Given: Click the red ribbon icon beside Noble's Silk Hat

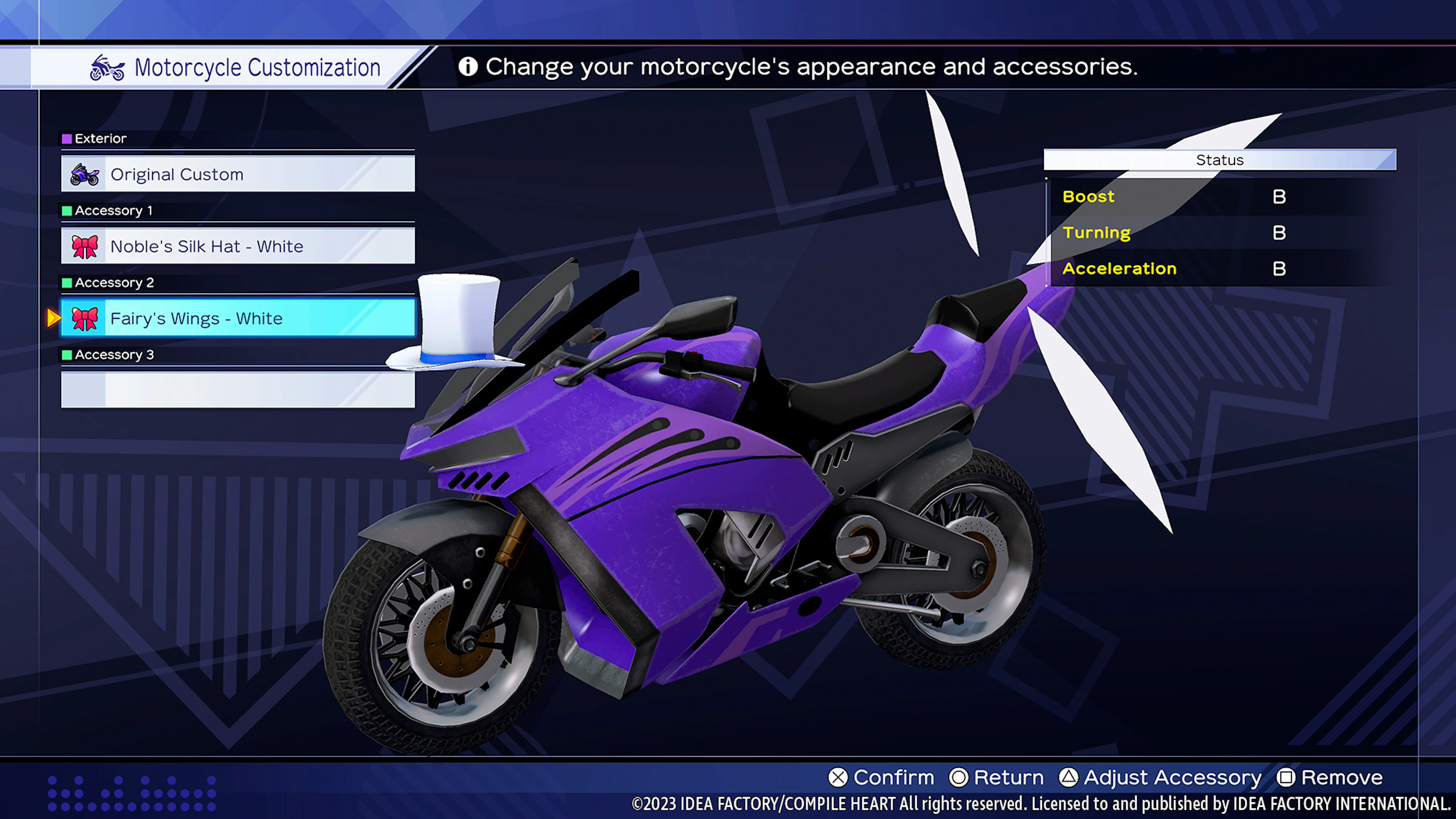Looking at the screenshot, I should pos(85,246).
